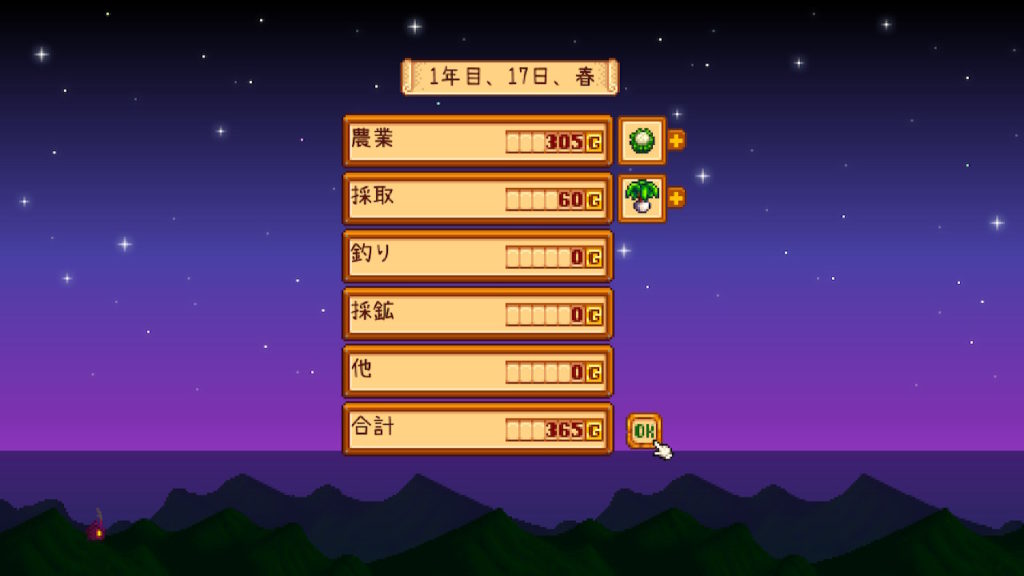Click the plus sign beside the farming item
This screenshot has width=1024, height=576.
pyautogui.click(x=676, y=140)
